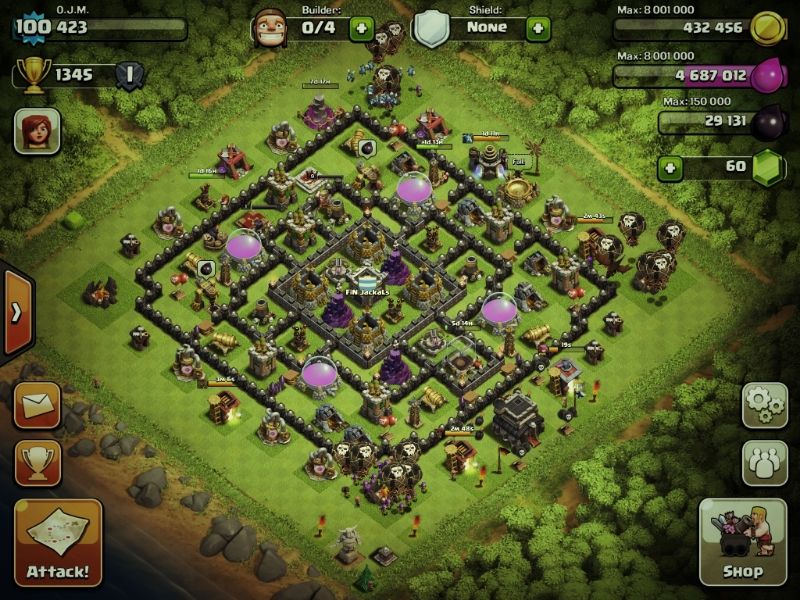Buy a shield using the plus button
Viewport: 800px width, 600px height.
538,28
